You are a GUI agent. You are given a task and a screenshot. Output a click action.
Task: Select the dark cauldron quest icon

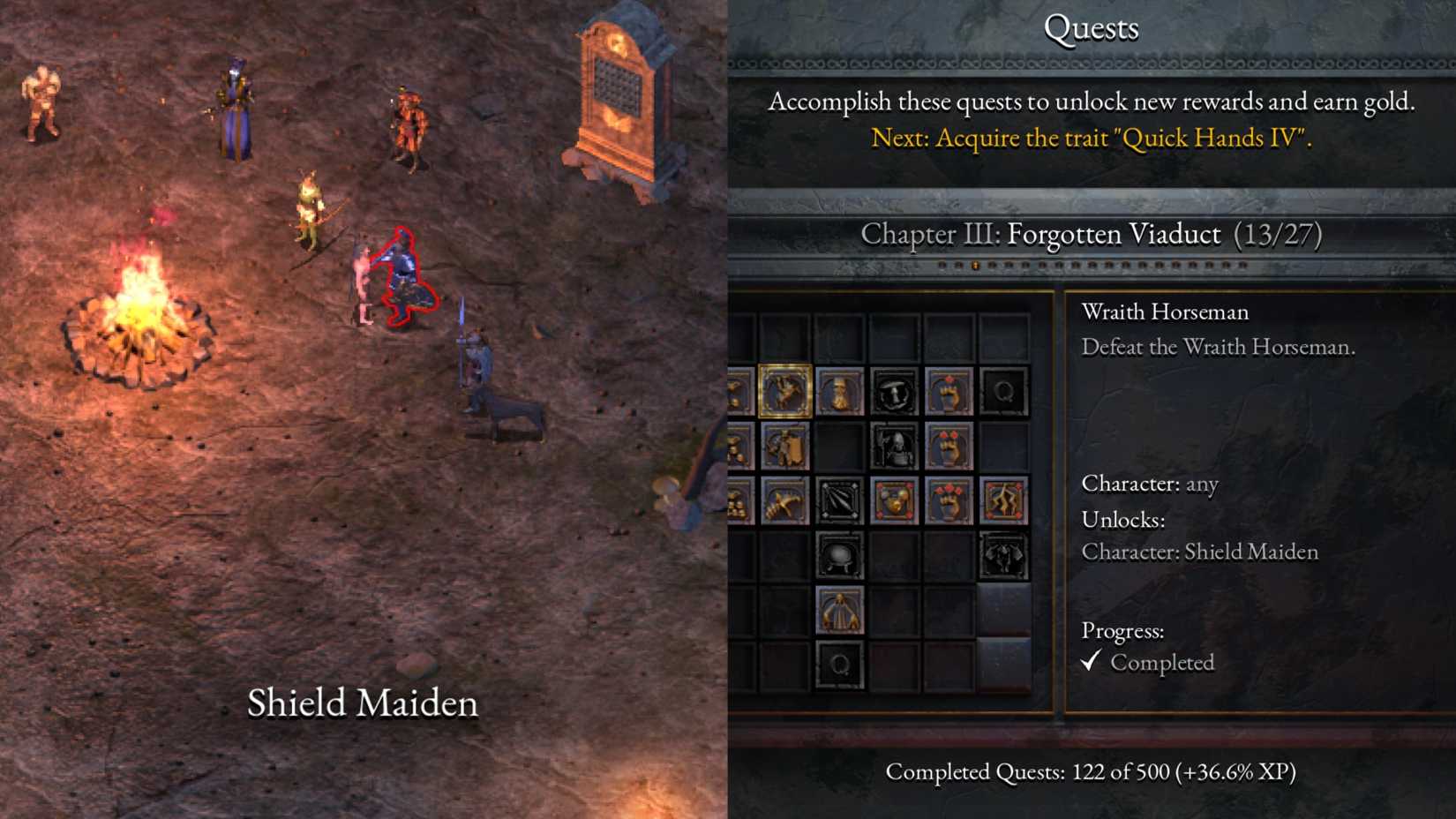(x=838, y=555)
